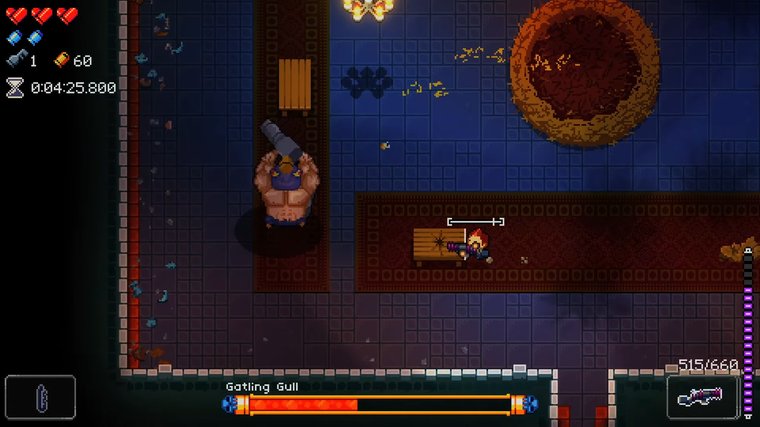Select the active item slot with the blue capsule
This screenshot has height=427, width=760.
40,396
